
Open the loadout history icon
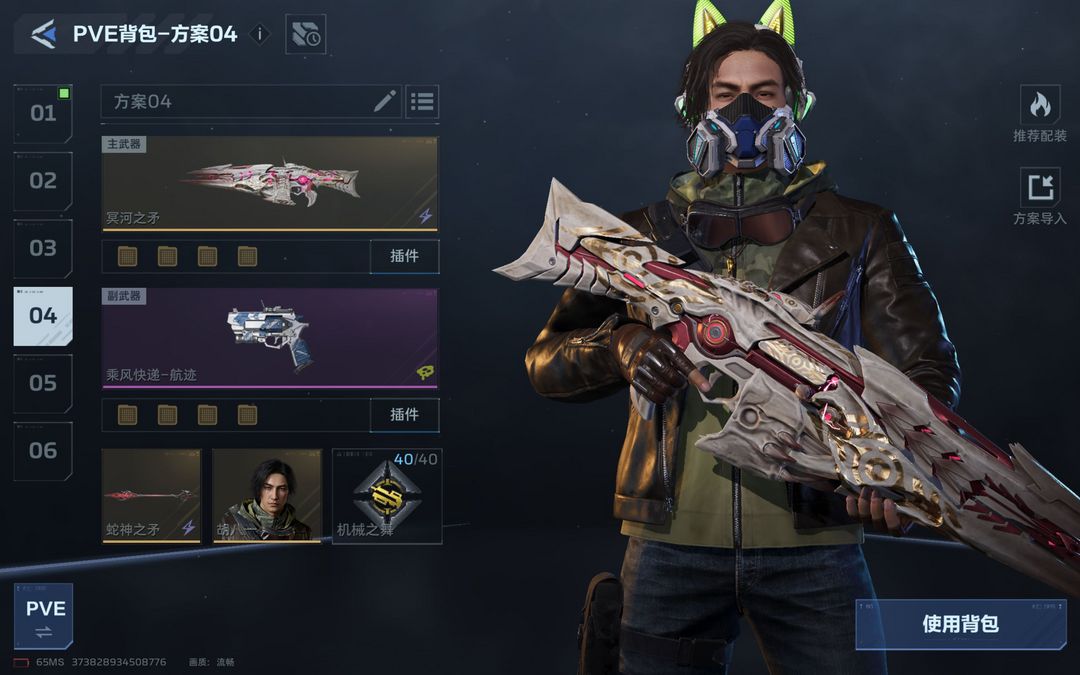coord(306,35)
